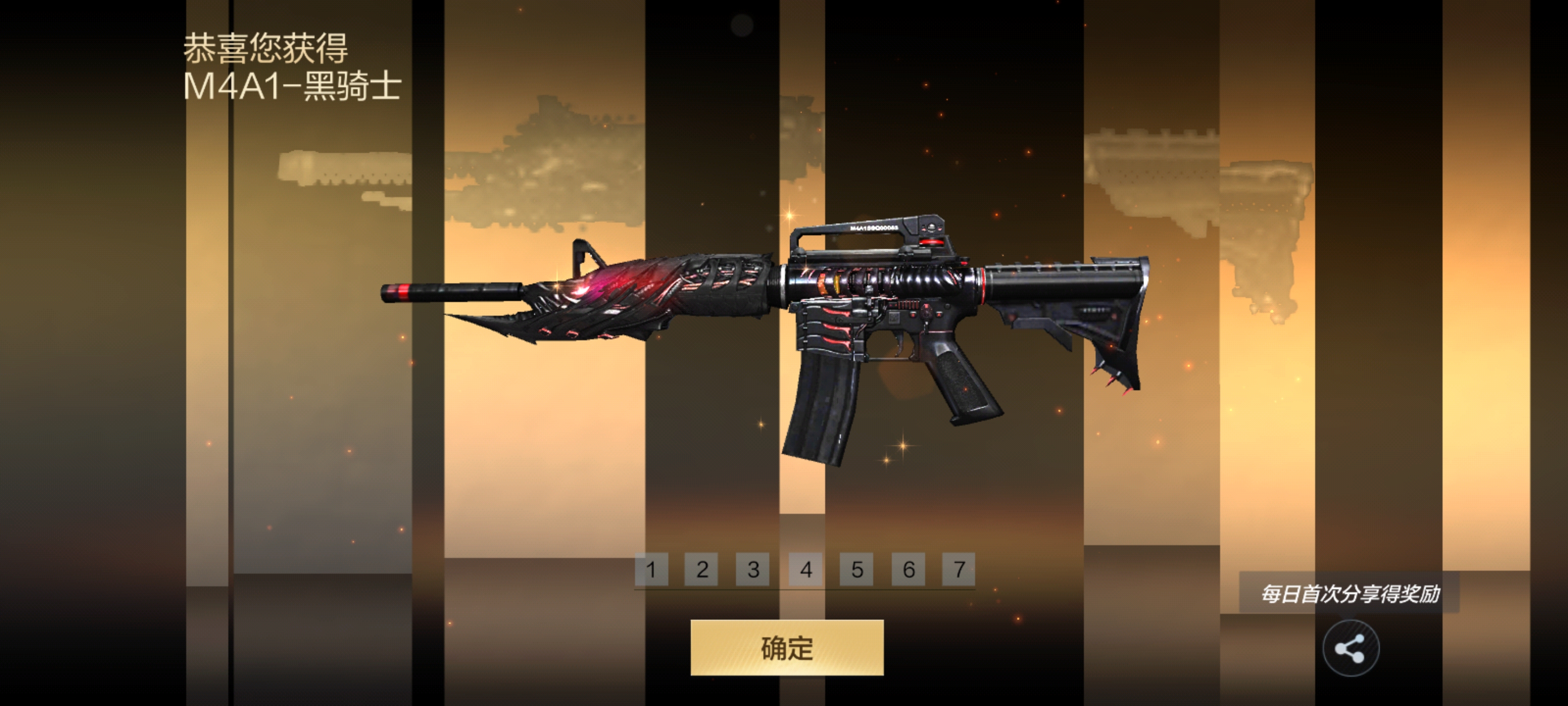Choose numbered box 5
Image resolution: width=1568 pixels, height=706 pixels.
tap(857, 570)
